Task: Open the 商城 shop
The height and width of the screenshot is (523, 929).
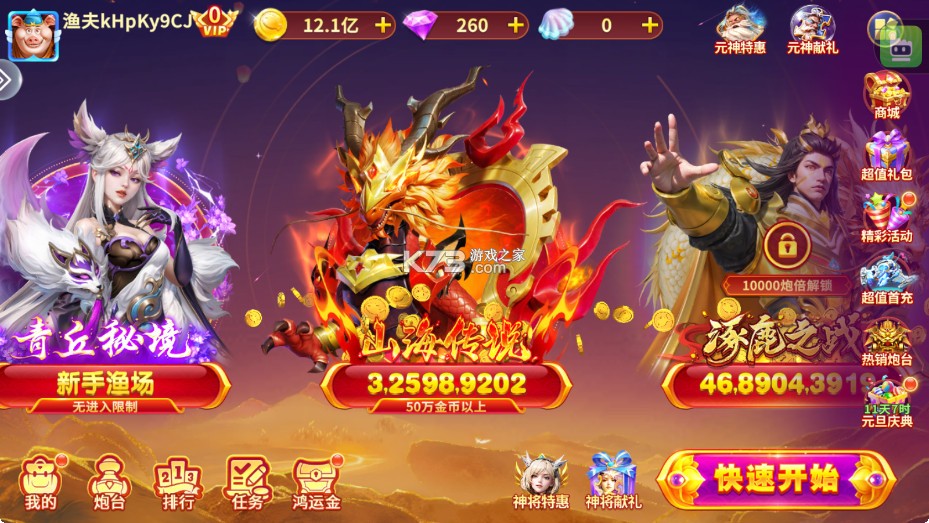Action: pos(886,96)
